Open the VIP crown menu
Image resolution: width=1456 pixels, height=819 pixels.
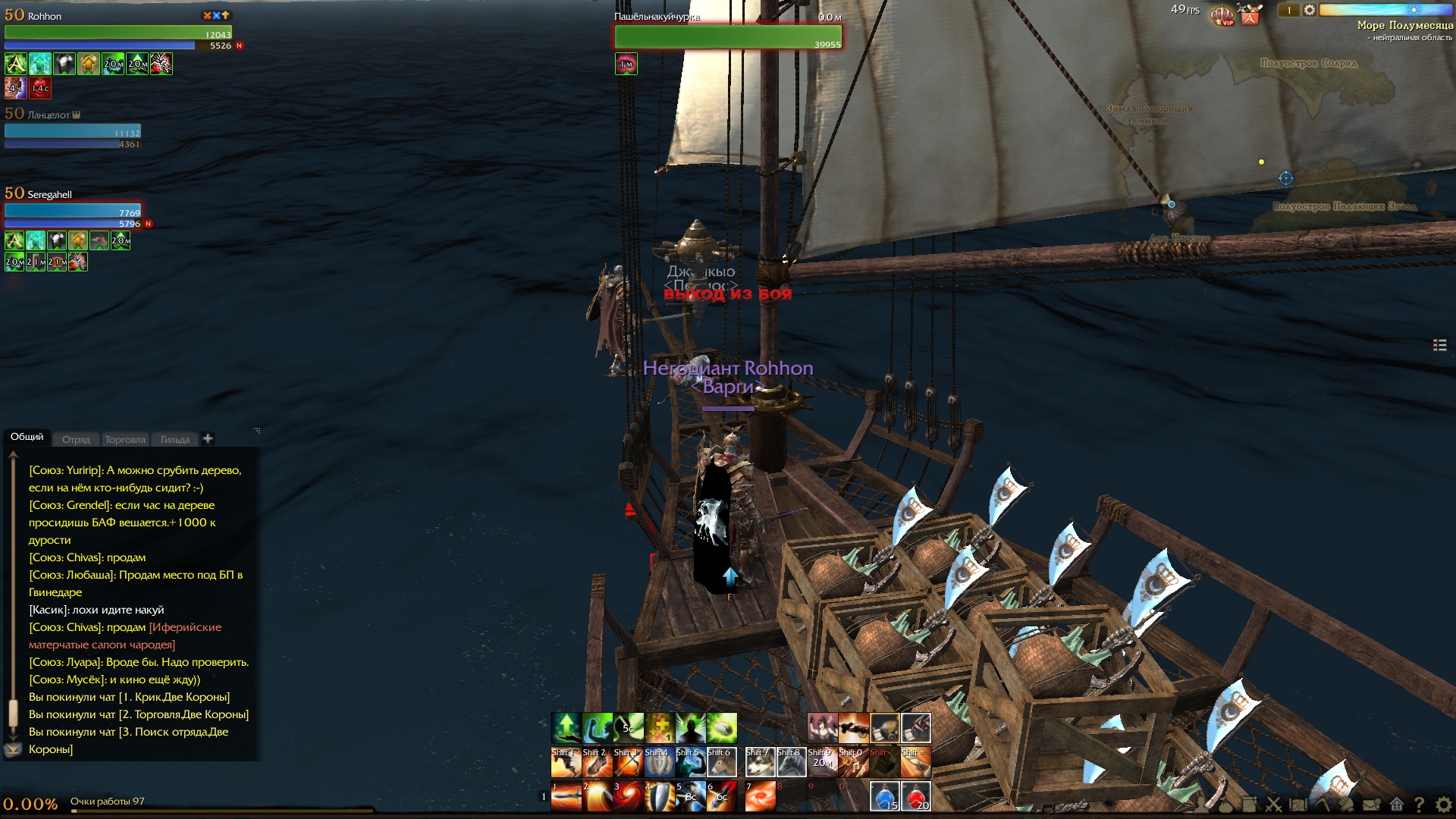click(x=1222, y=14)
